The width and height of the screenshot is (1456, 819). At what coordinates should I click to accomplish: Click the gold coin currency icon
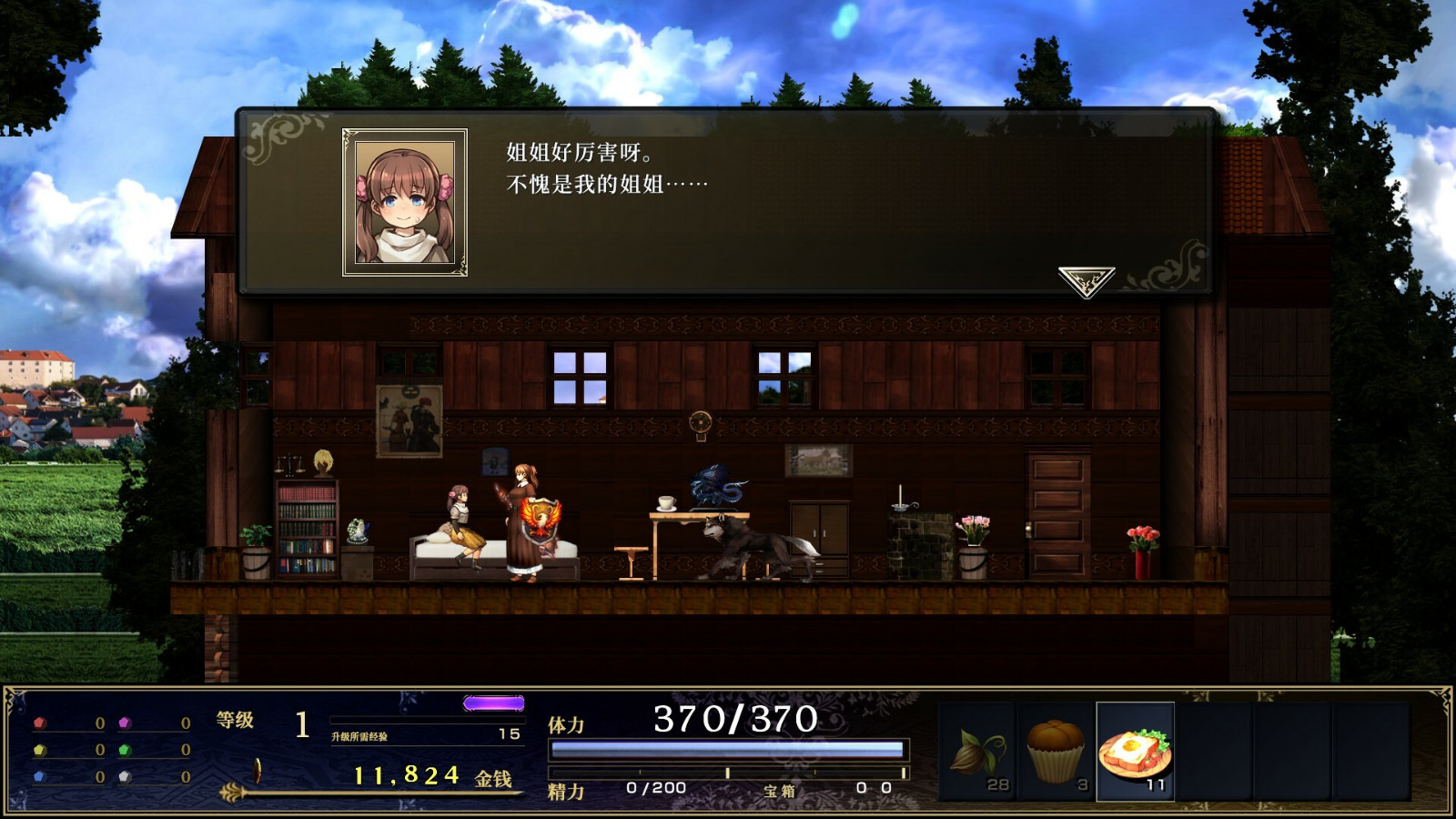(x=258, y=771)
